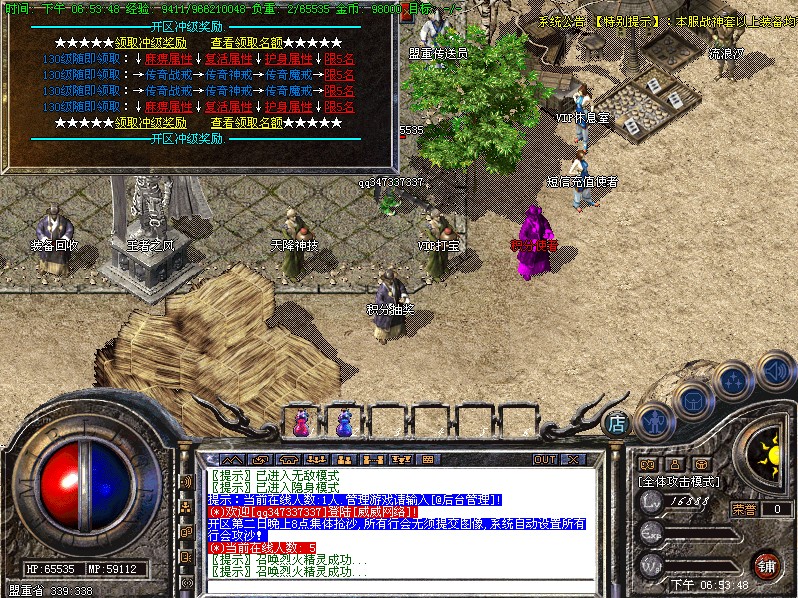Open the character figure round button
798x598 pixels.
tap(654, 420)
